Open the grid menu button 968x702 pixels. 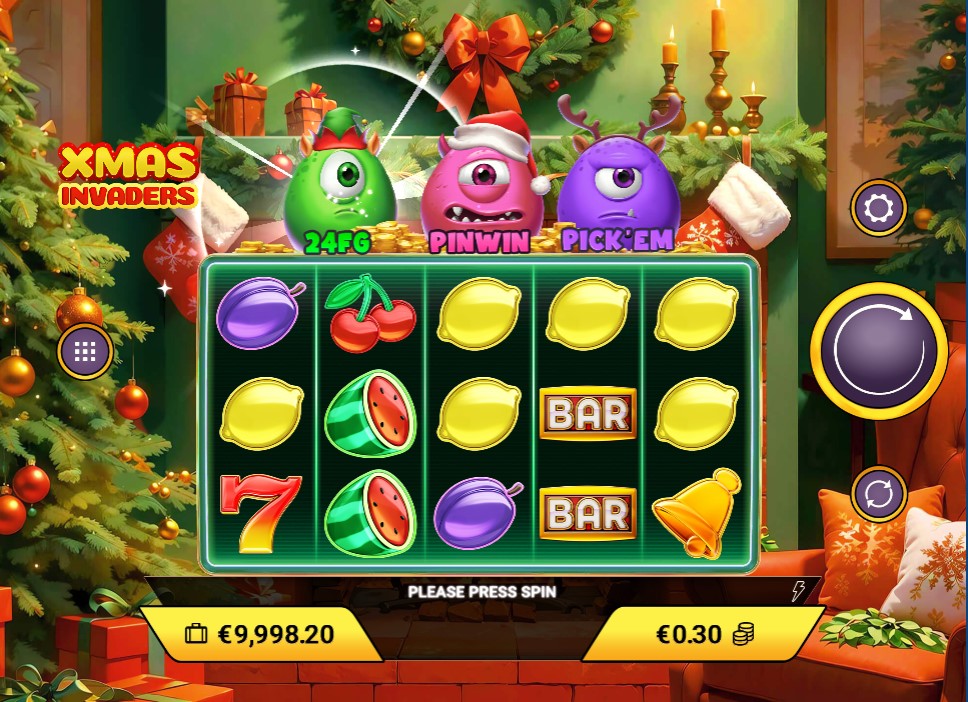click(84, 352)
